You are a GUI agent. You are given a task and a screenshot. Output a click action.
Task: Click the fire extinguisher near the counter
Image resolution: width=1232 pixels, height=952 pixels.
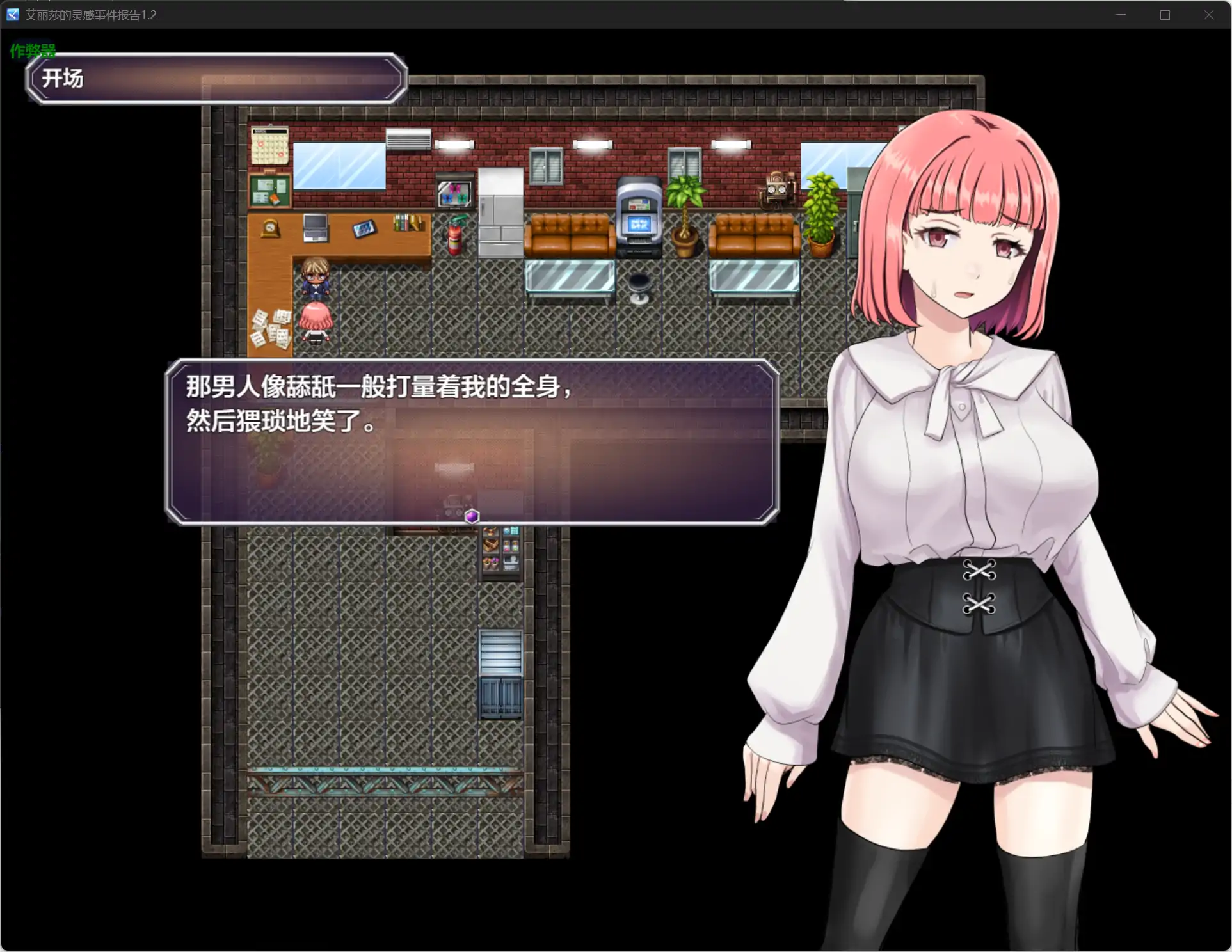[x=454, y=235]
